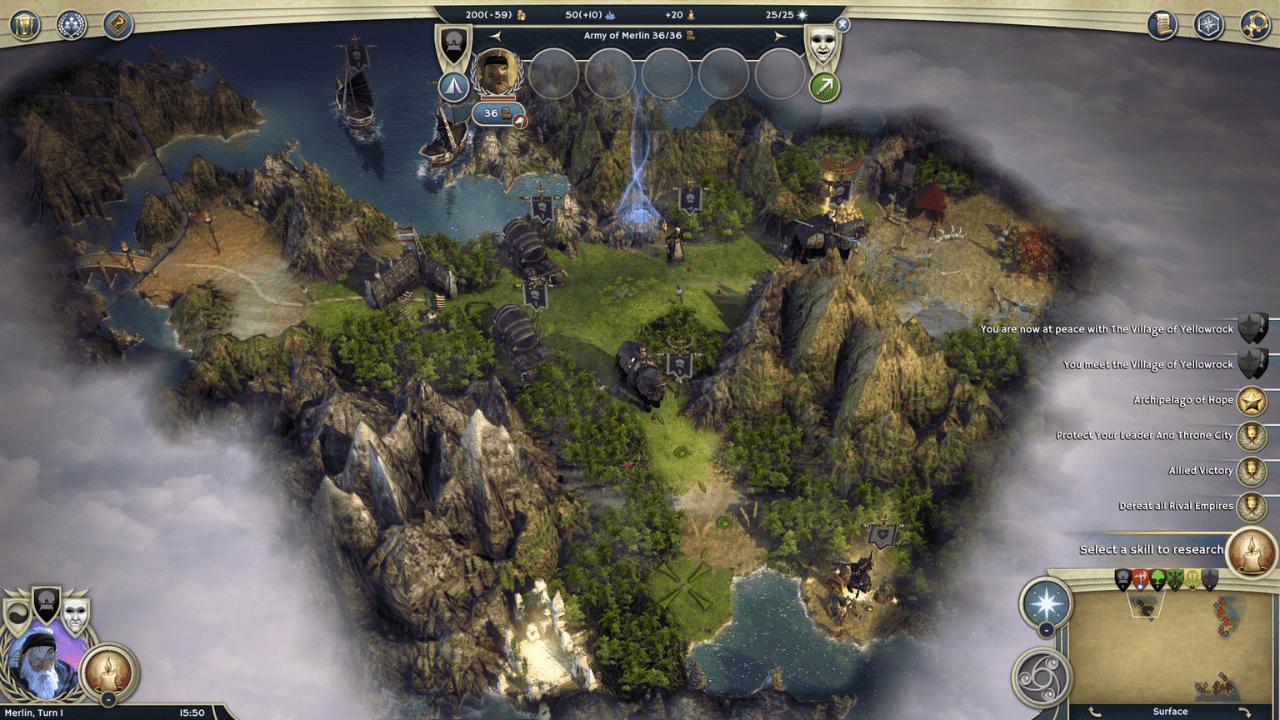1280x720 pixels.
Task: Select next army with right arrow
Action: coord(780,36)
